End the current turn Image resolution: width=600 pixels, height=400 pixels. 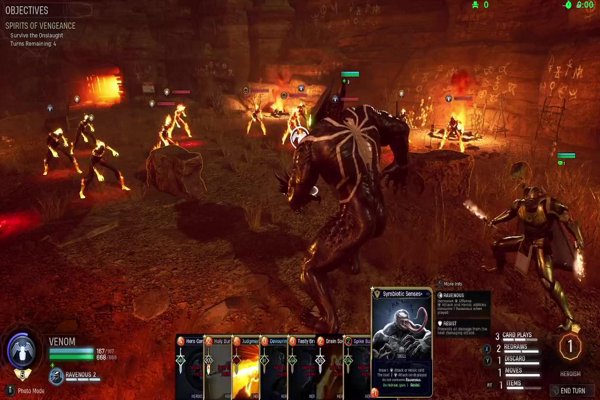(572, 389)
